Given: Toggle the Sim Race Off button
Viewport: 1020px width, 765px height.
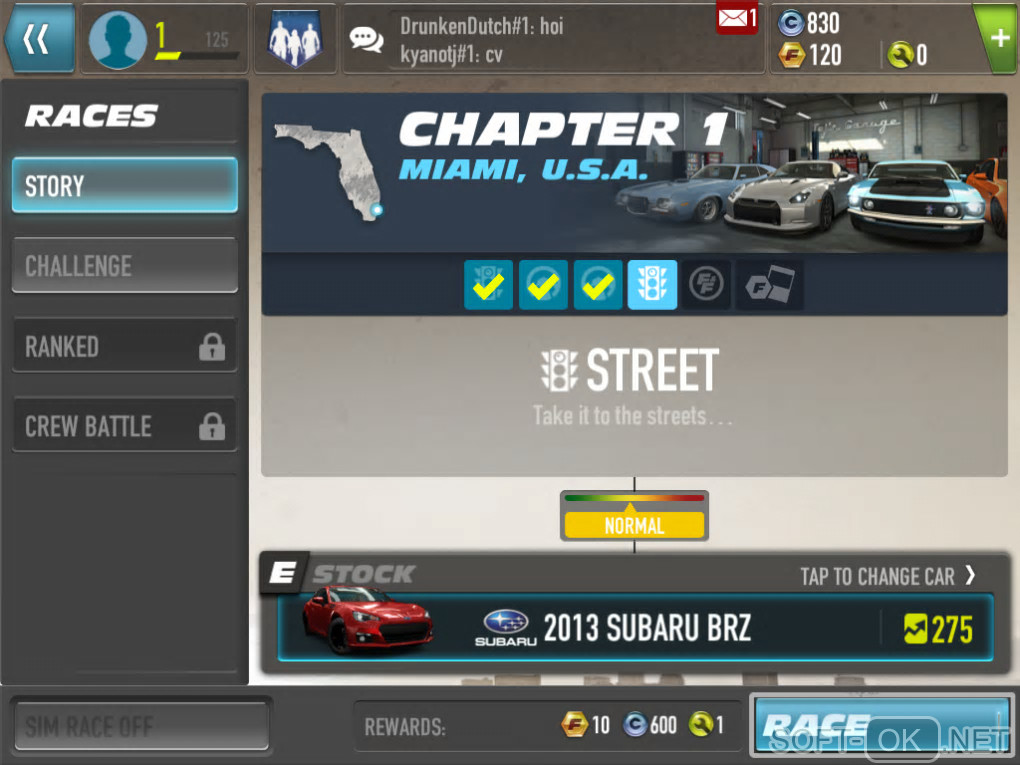Looking at the screenshot, I should [x=140, y=726].
